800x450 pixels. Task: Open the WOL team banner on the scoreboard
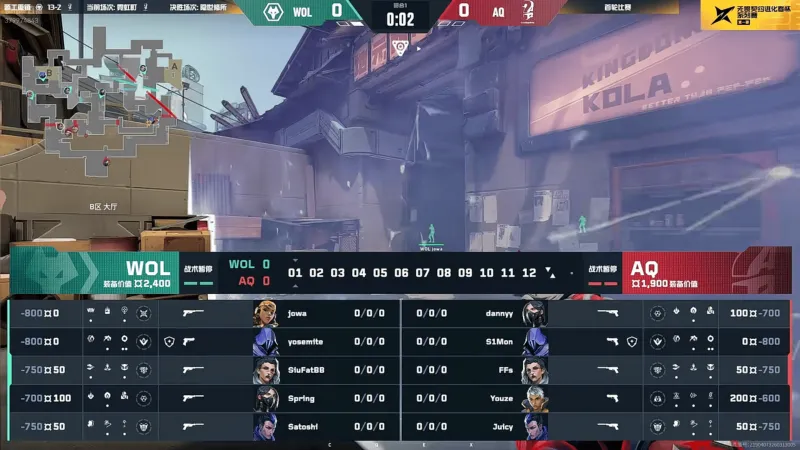click(x=95, y=272)
